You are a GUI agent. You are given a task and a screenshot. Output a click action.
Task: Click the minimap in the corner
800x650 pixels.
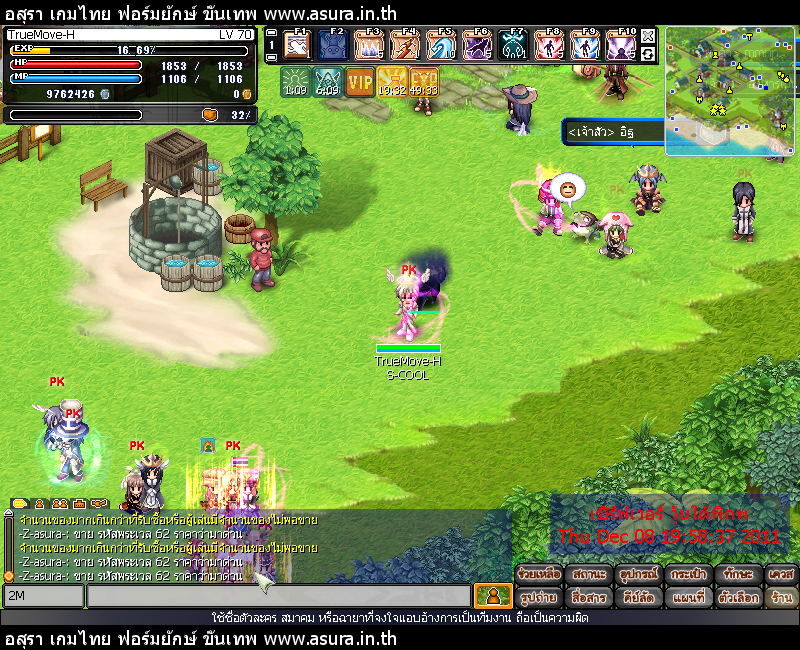point(728,90)
